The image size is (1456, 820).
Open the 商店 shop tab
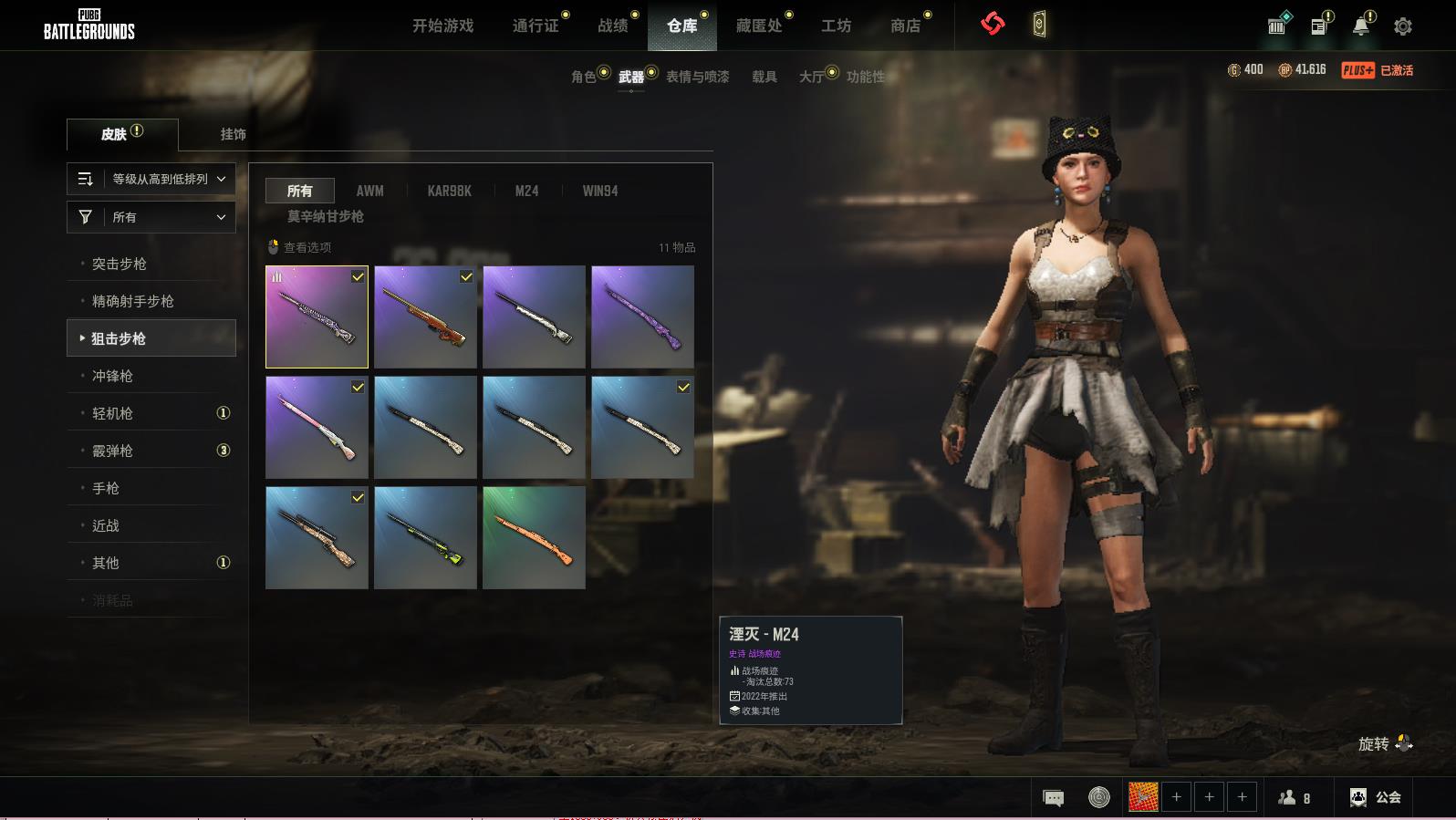point(905,26)
